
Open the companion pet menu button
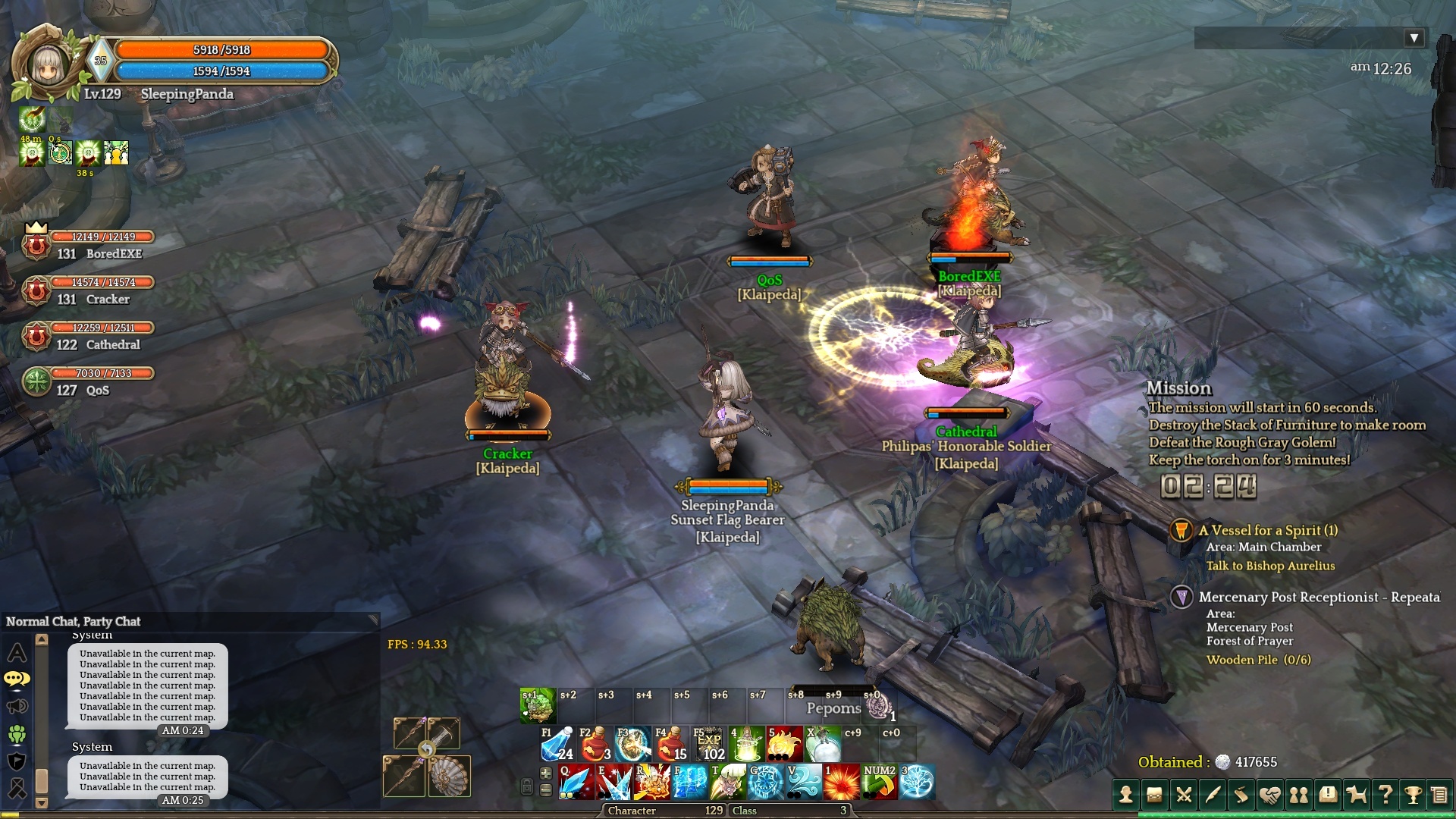pos(1356,795)
